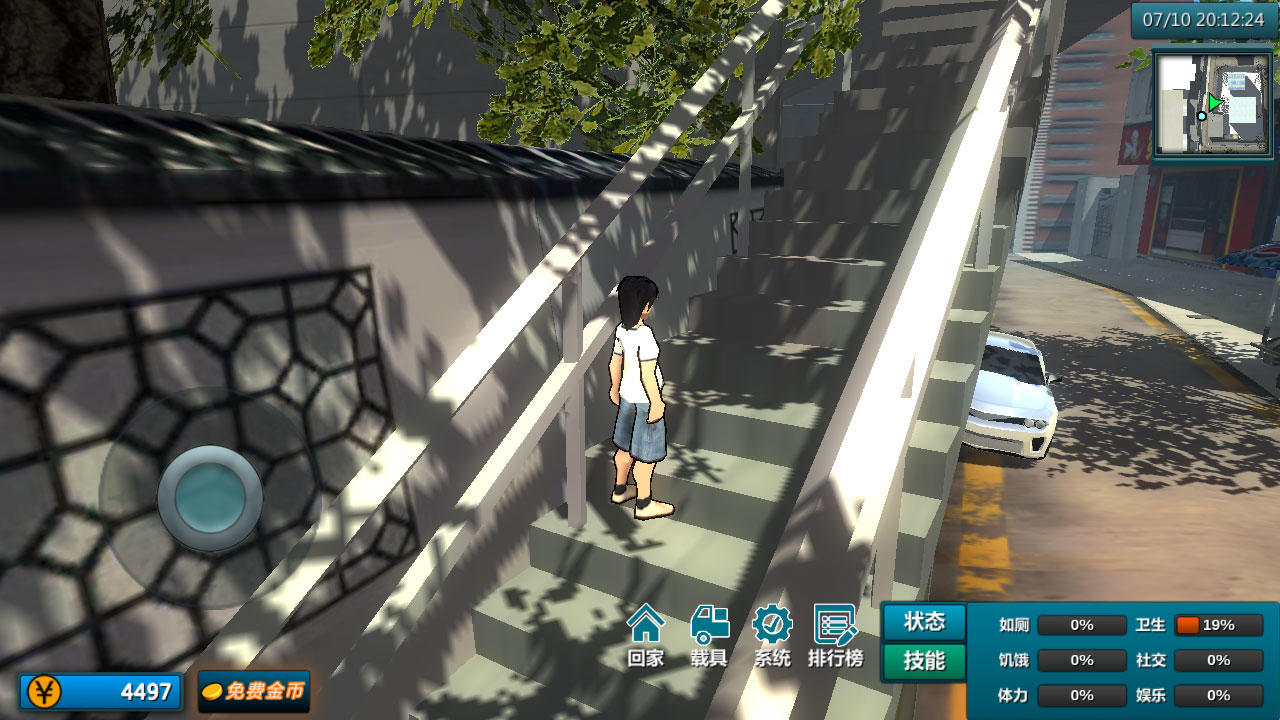Click the 卫生 19% progress bar
This screenshot has height=720, width=1280.
click(1218, 624)
